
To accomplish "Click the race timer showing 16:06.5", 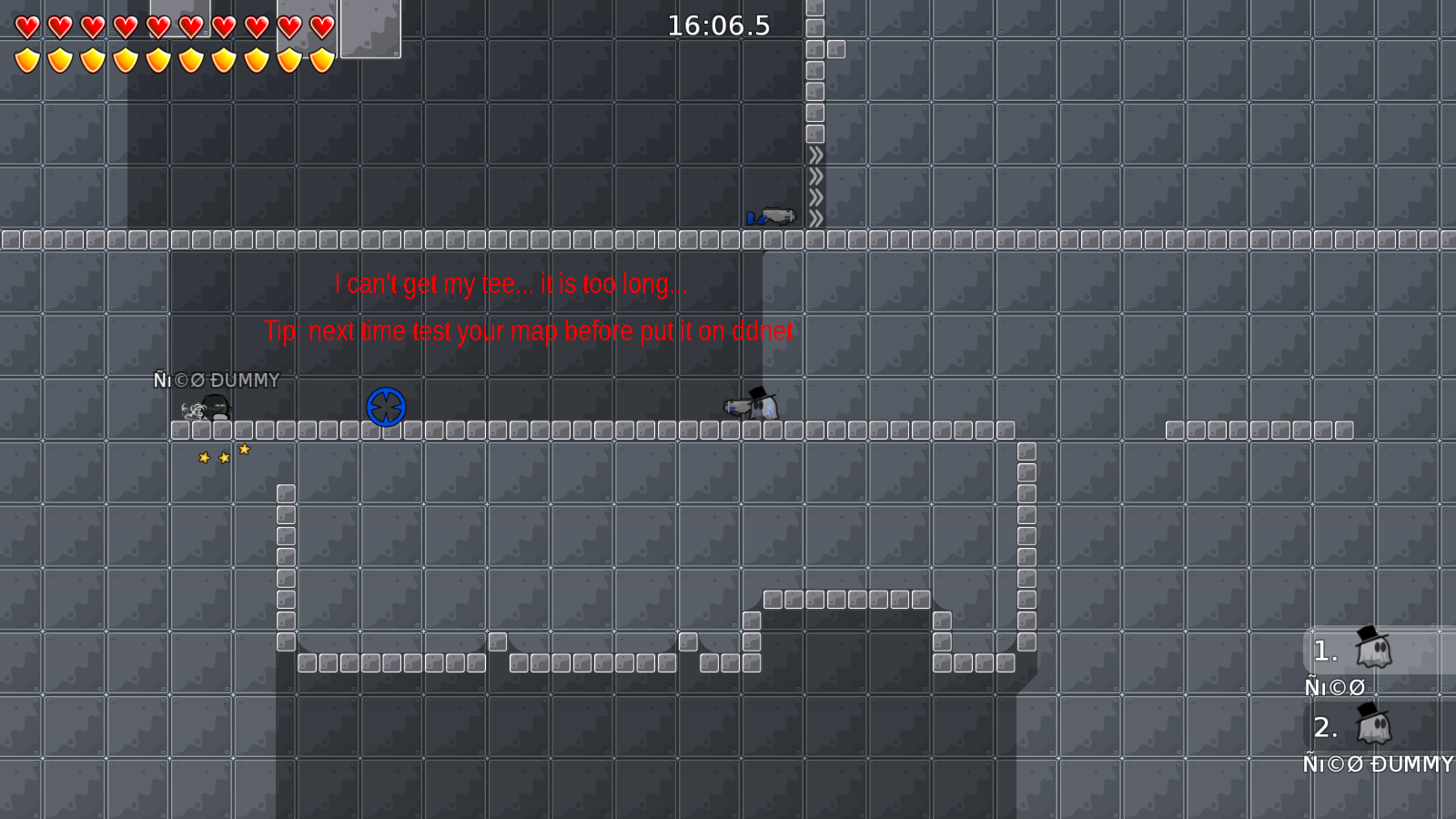I will point(718,26).
